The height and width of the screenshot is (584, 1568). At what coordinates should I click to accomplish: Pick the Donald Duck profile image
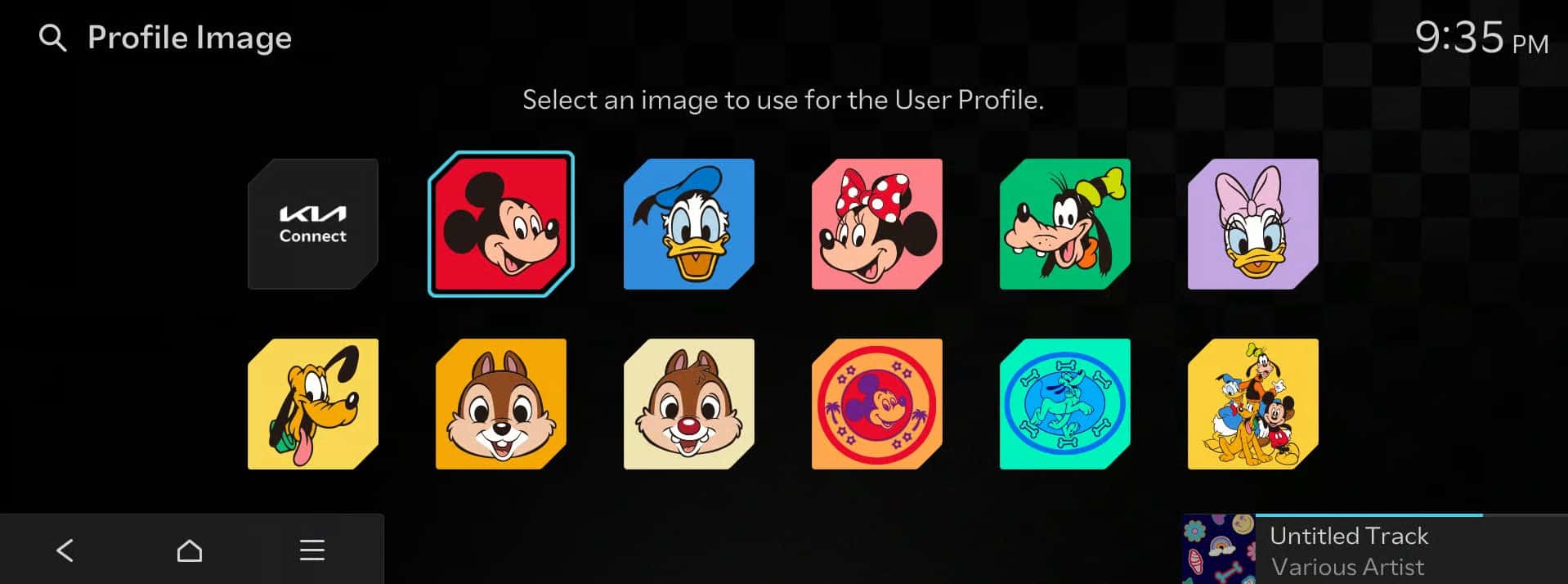pyautogui.click(x=688, y=224)
